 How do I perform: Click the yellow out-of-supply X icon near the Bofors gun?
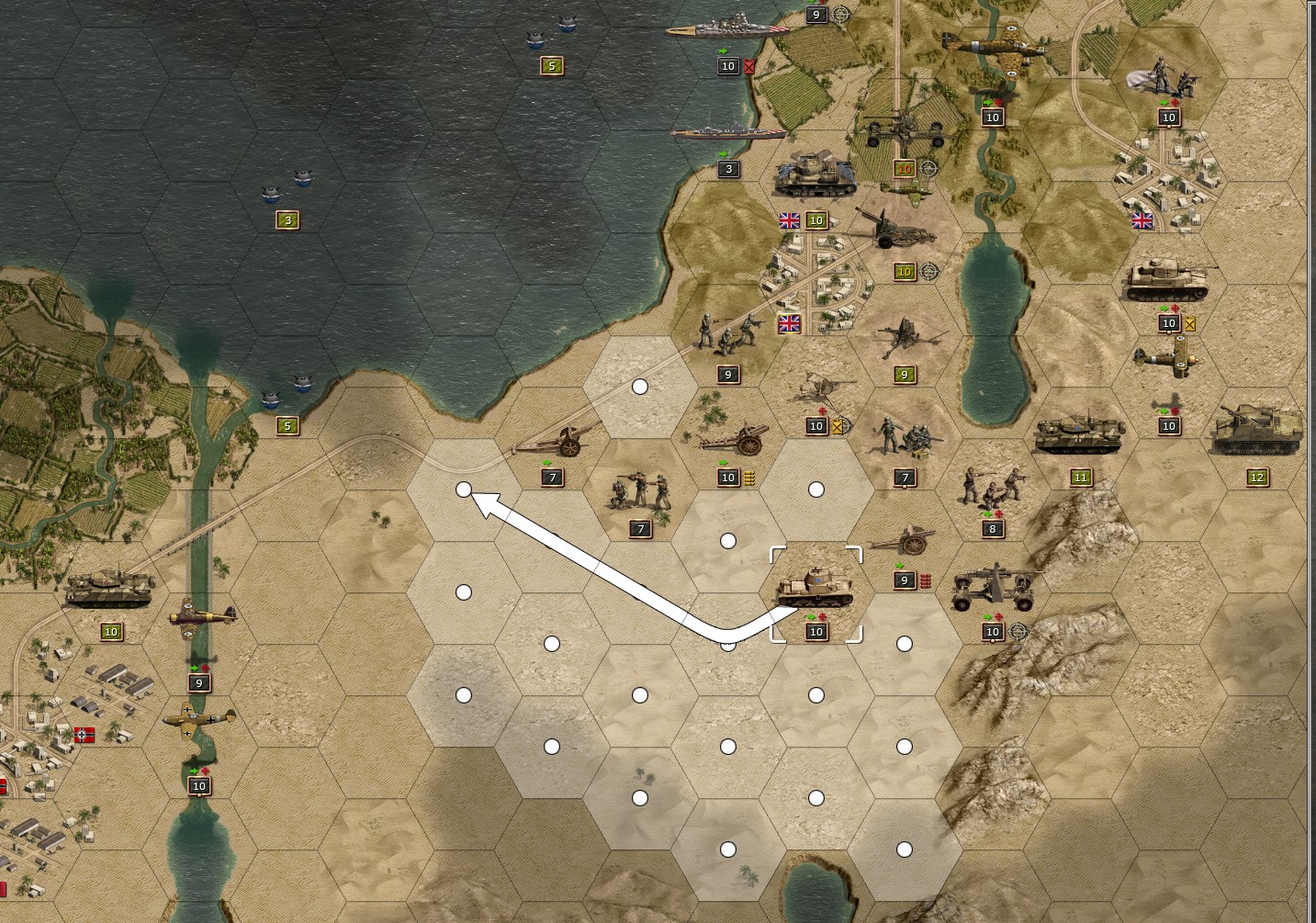(836, 425)
